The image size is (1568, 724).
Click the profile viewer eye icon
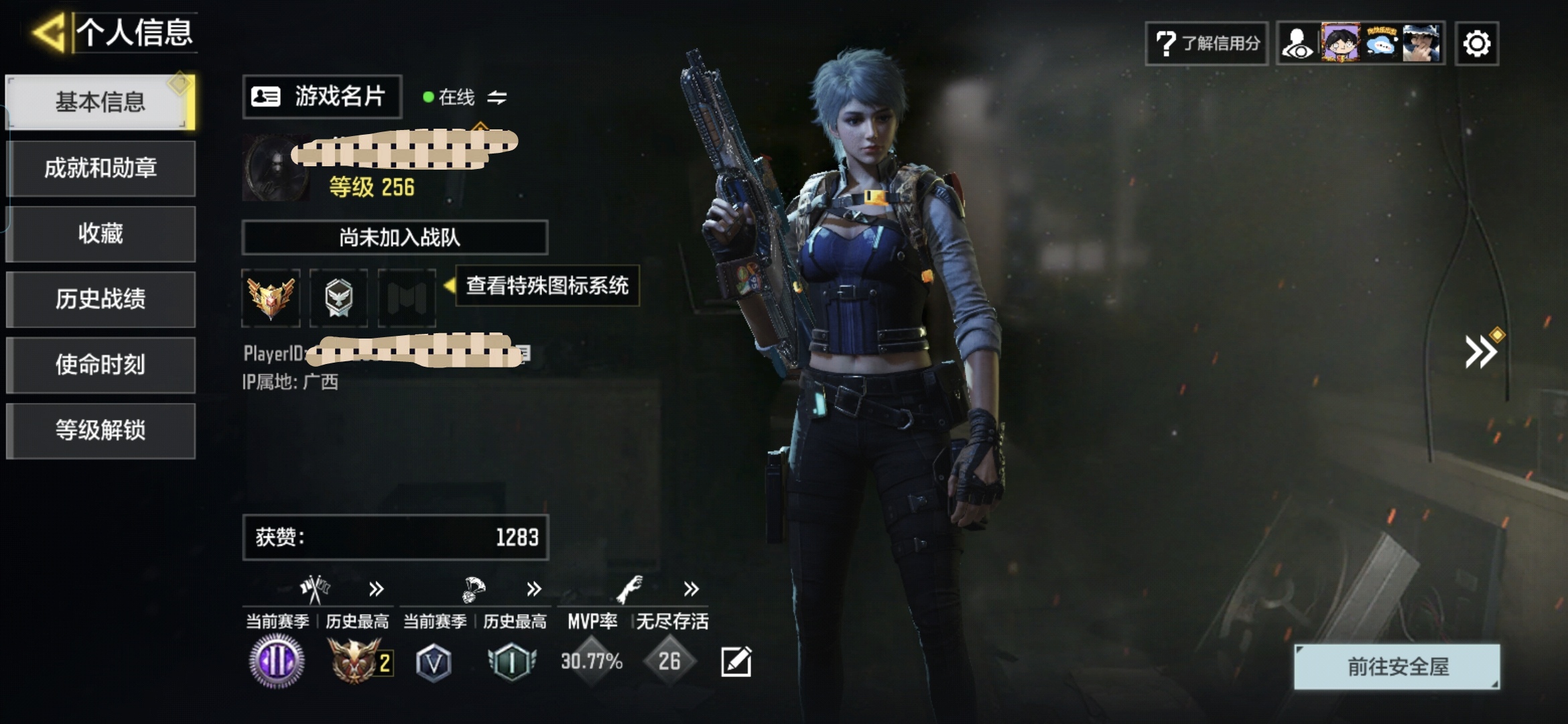1298,44
